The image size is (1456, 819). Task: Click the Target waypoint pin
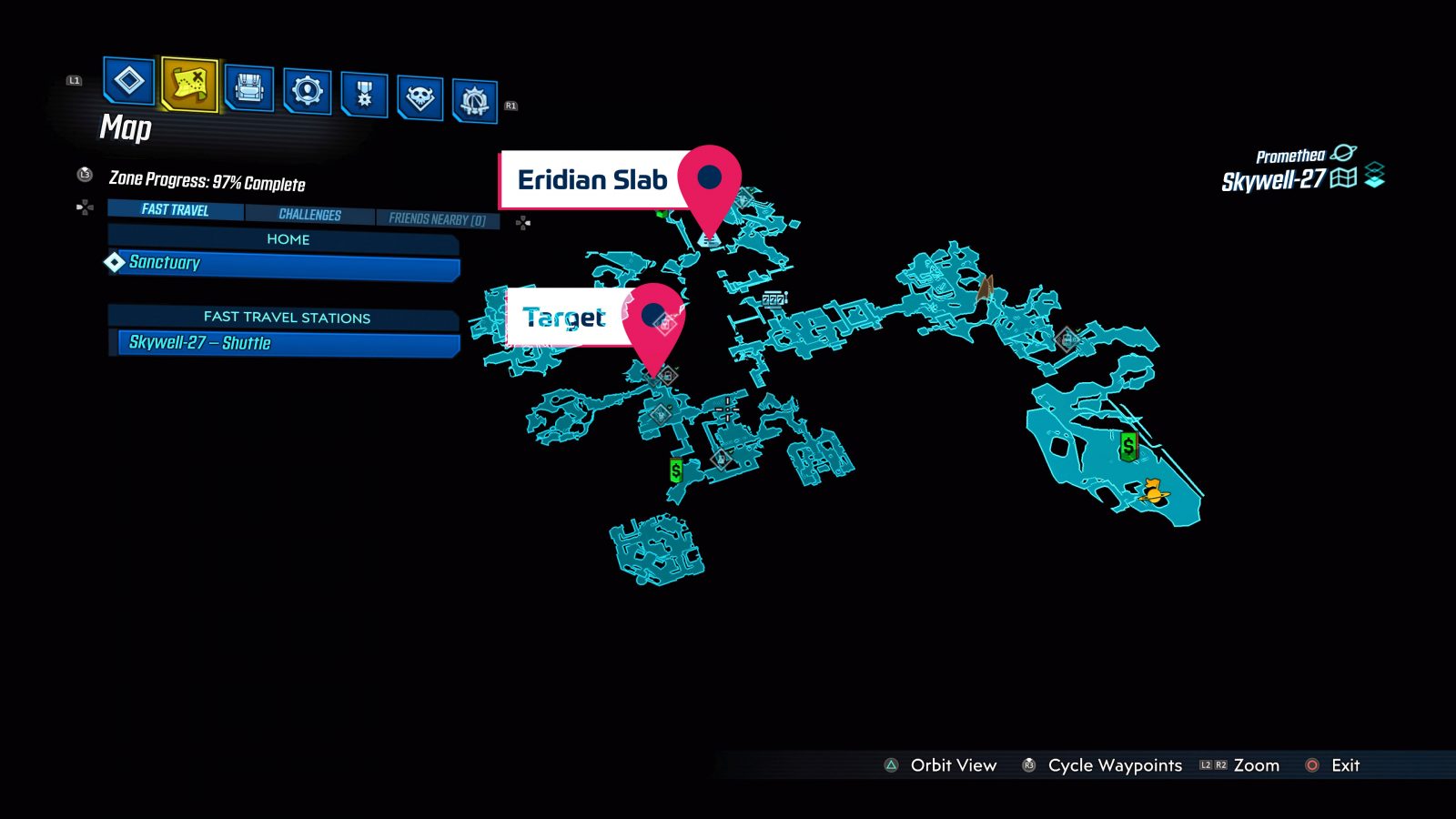653,317
